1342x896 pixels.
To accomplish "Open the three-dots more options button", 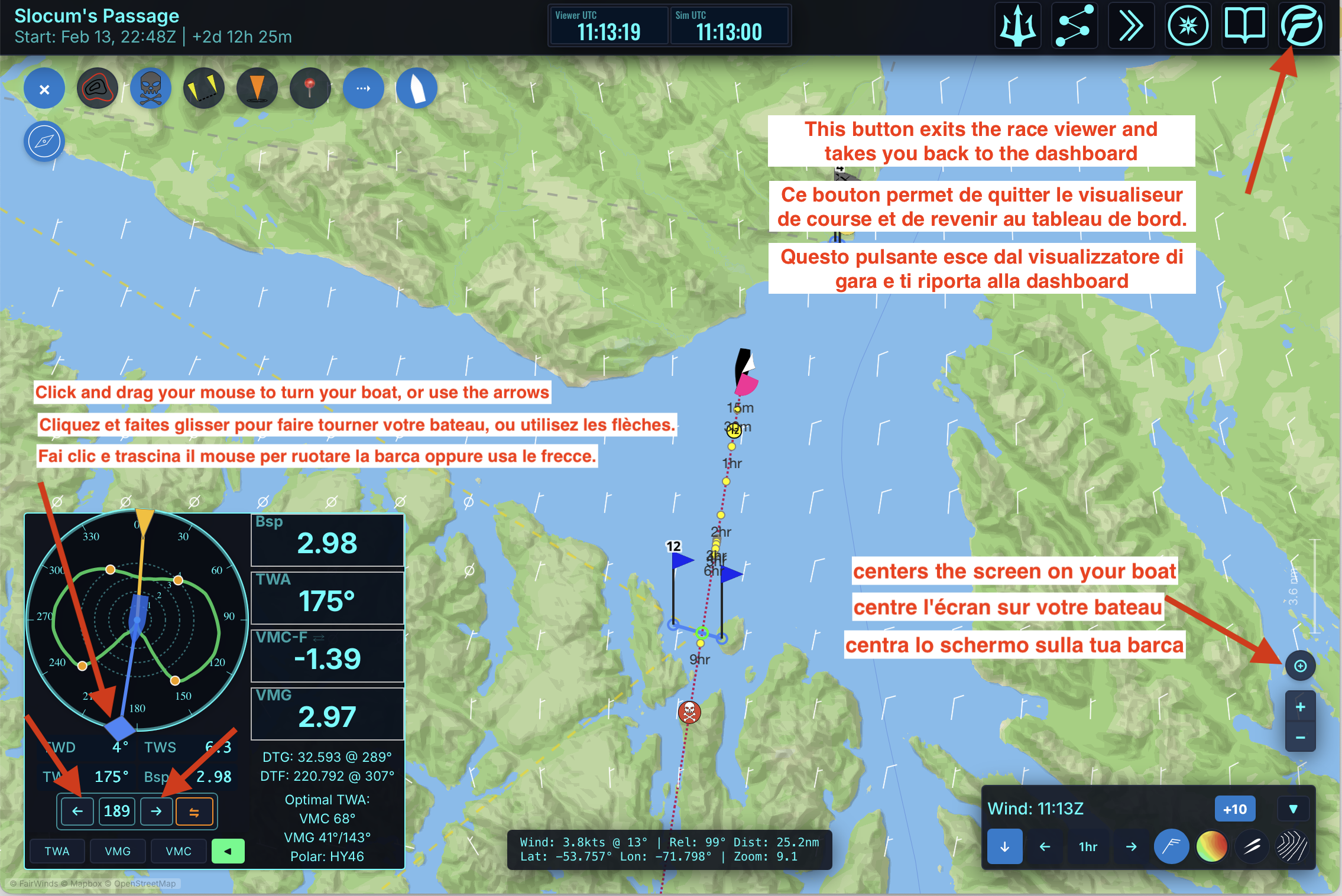I will click(x=363, y=89).
